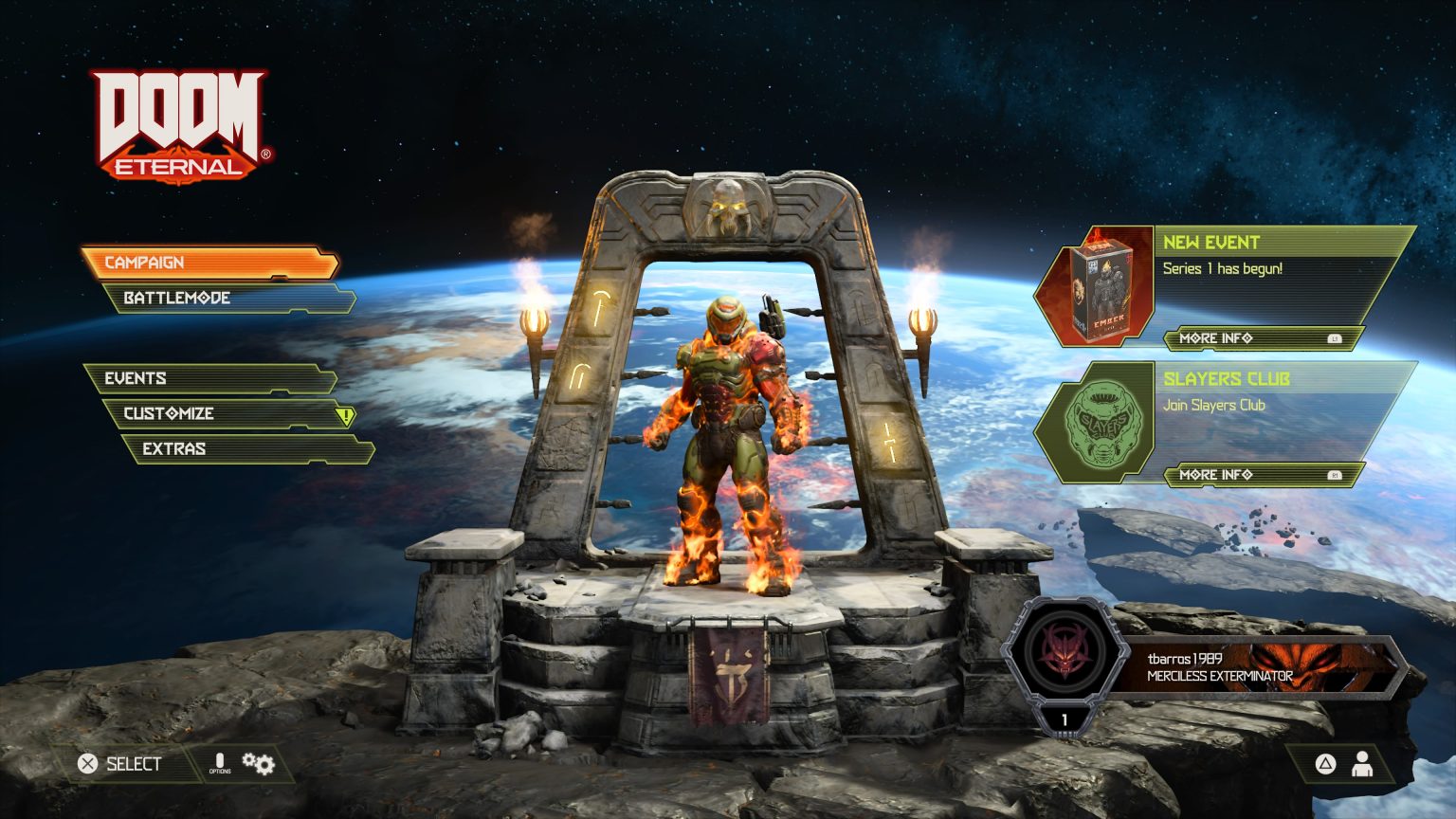Click the X Select button icon
Viewport: 1456px width, 819px height.
[86, 762]
